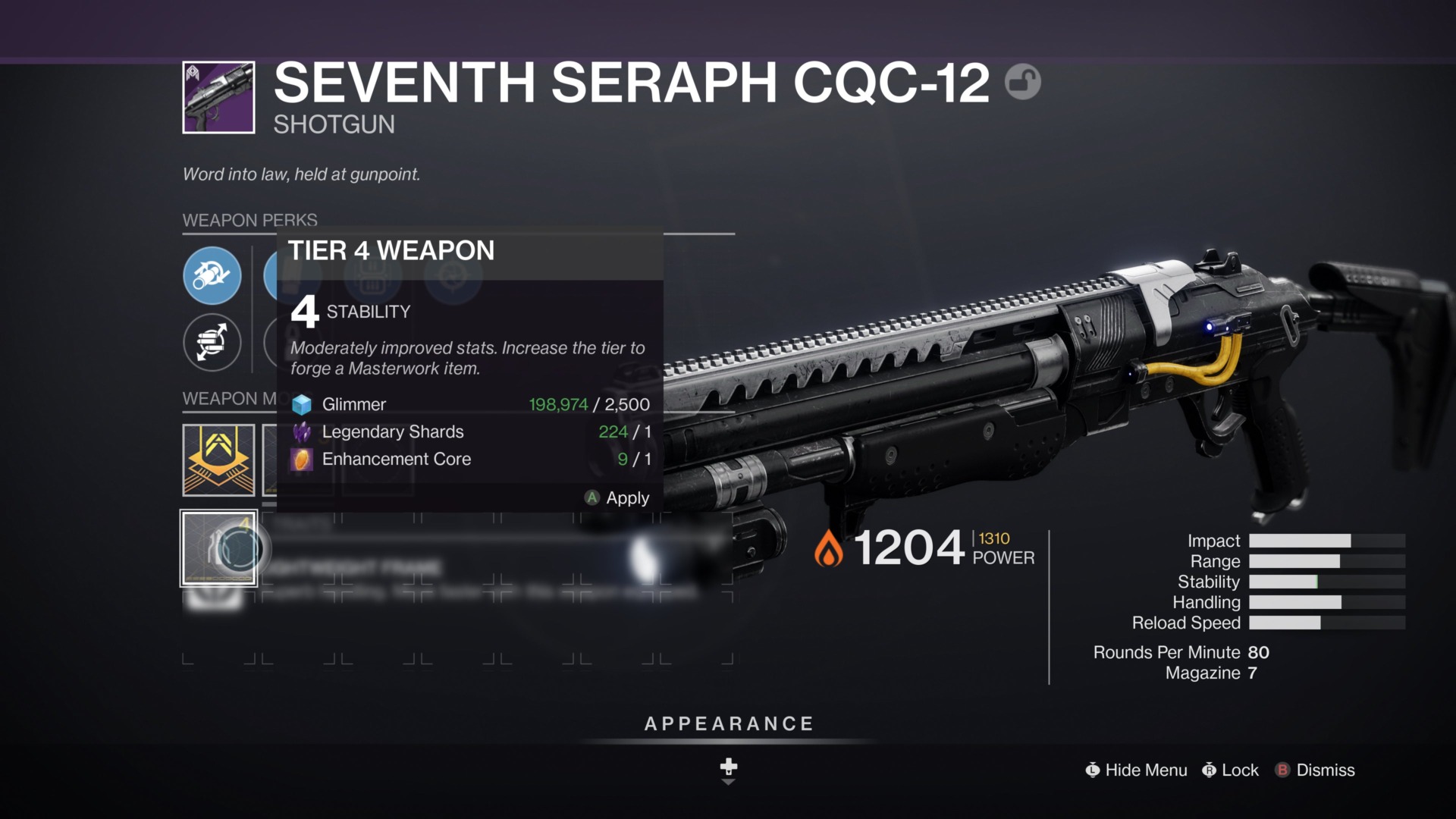Select the blue grenade-launcher barrel perk icon
Screen dimensions: 1456x819
pos(212,275)
